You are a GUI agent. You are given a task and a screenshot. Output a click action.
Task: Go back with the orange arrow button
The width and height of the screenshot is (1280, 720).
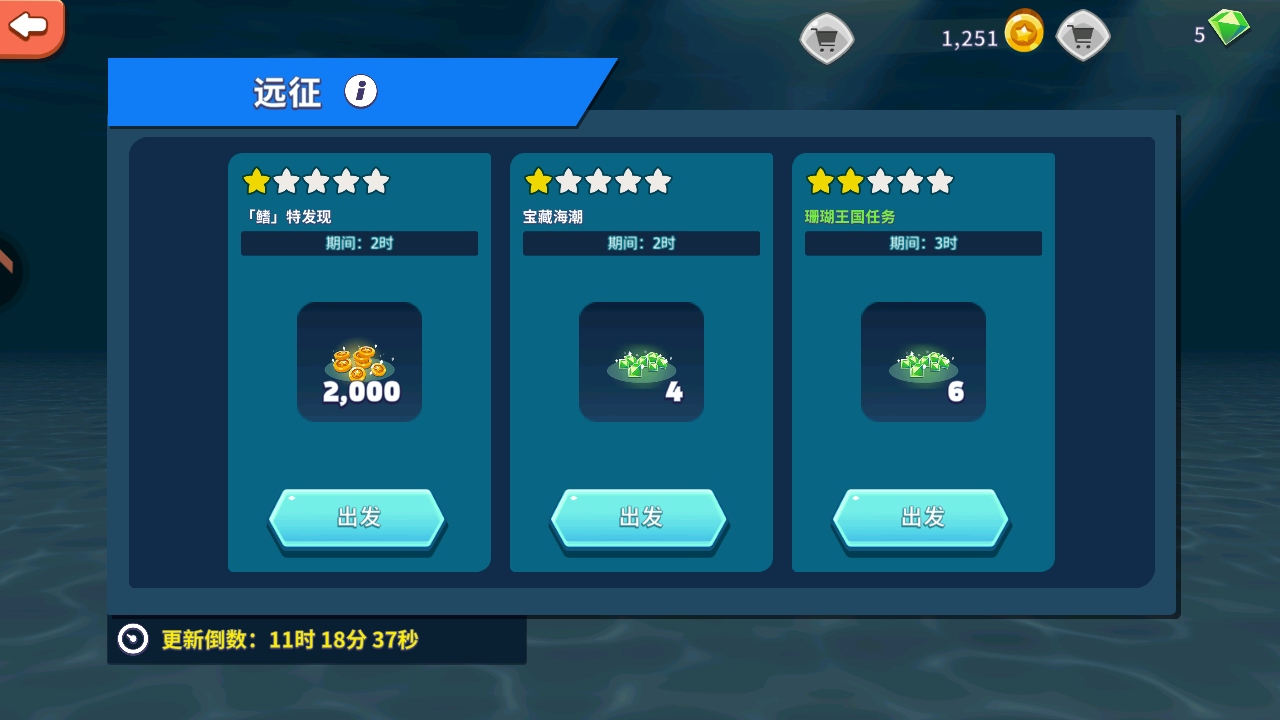(x=30, y=26)
